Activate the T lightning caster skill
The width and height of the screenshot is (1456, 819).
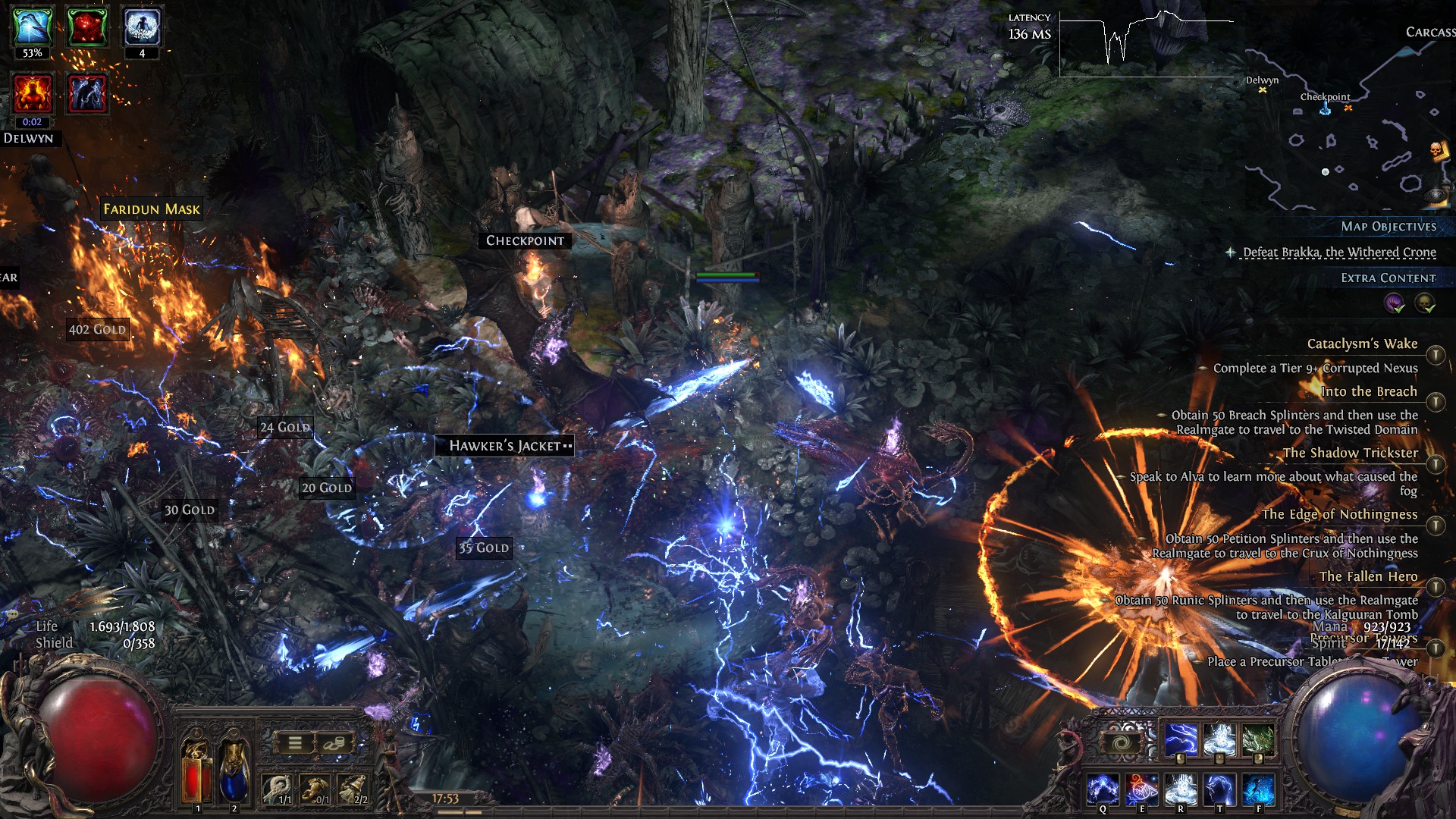(x=1219, y=789)
